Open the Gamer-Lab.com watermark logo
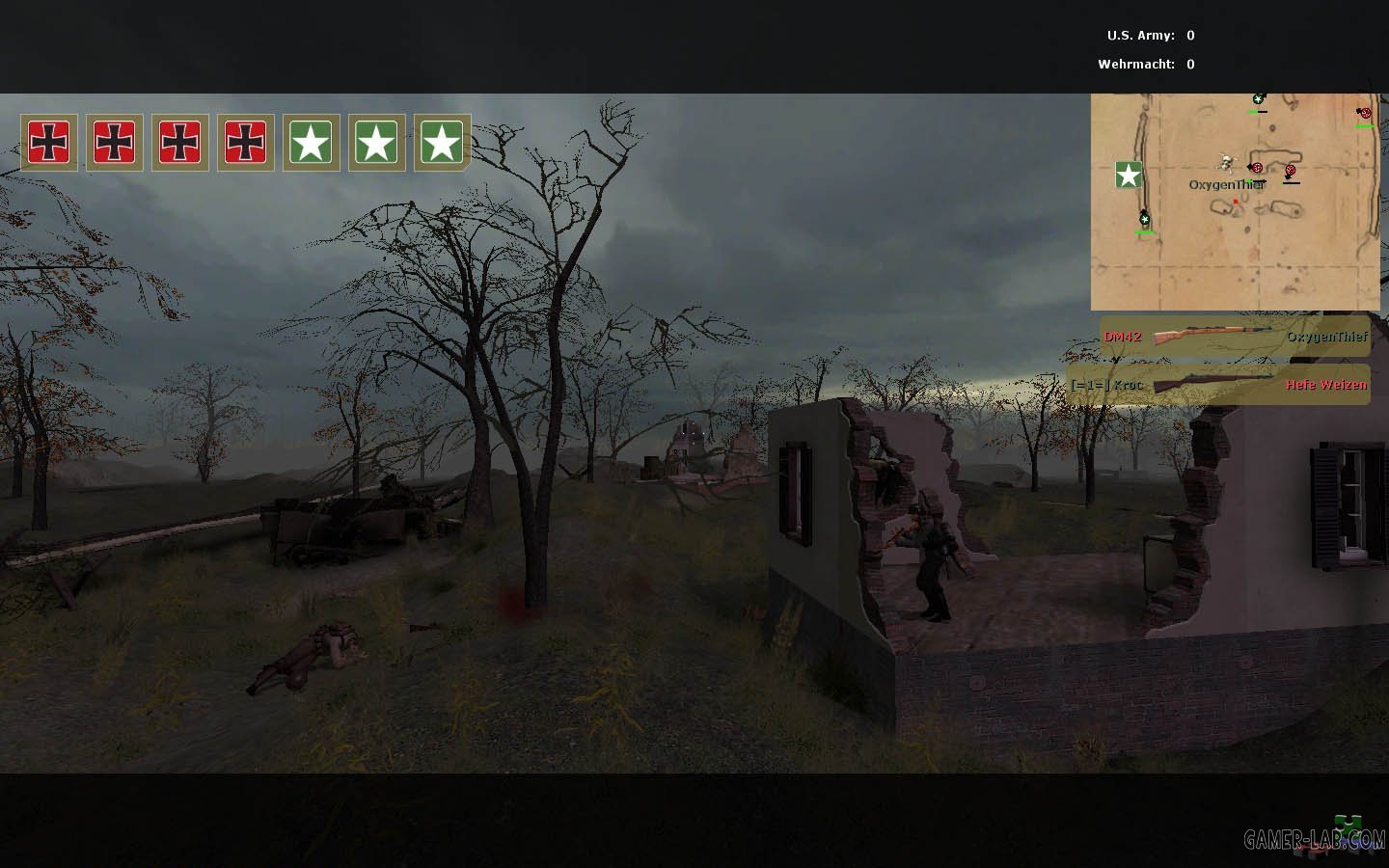 tap(1314, 838)
